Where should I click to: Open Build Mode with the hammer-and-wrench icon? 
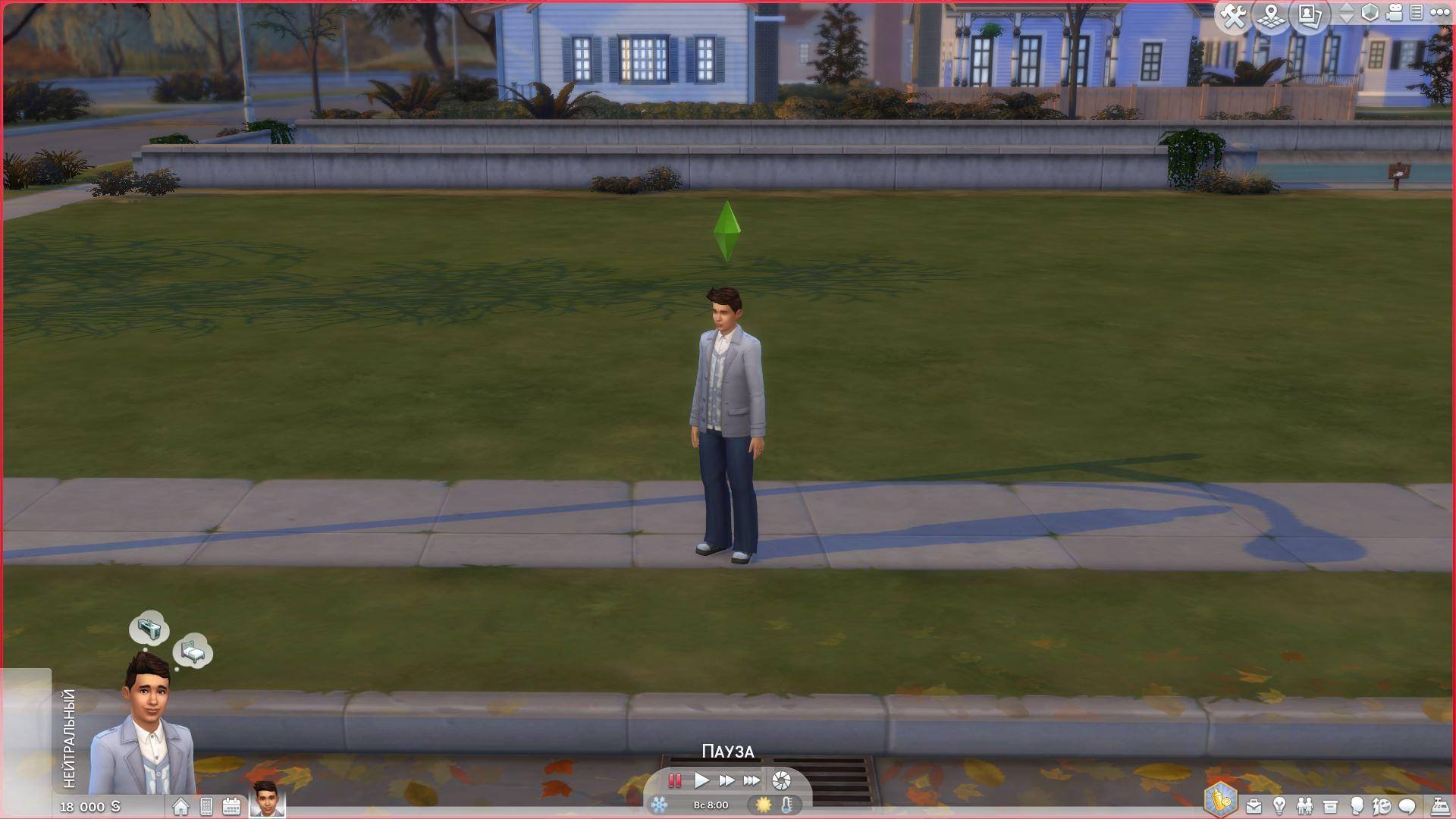[1234, 16]
